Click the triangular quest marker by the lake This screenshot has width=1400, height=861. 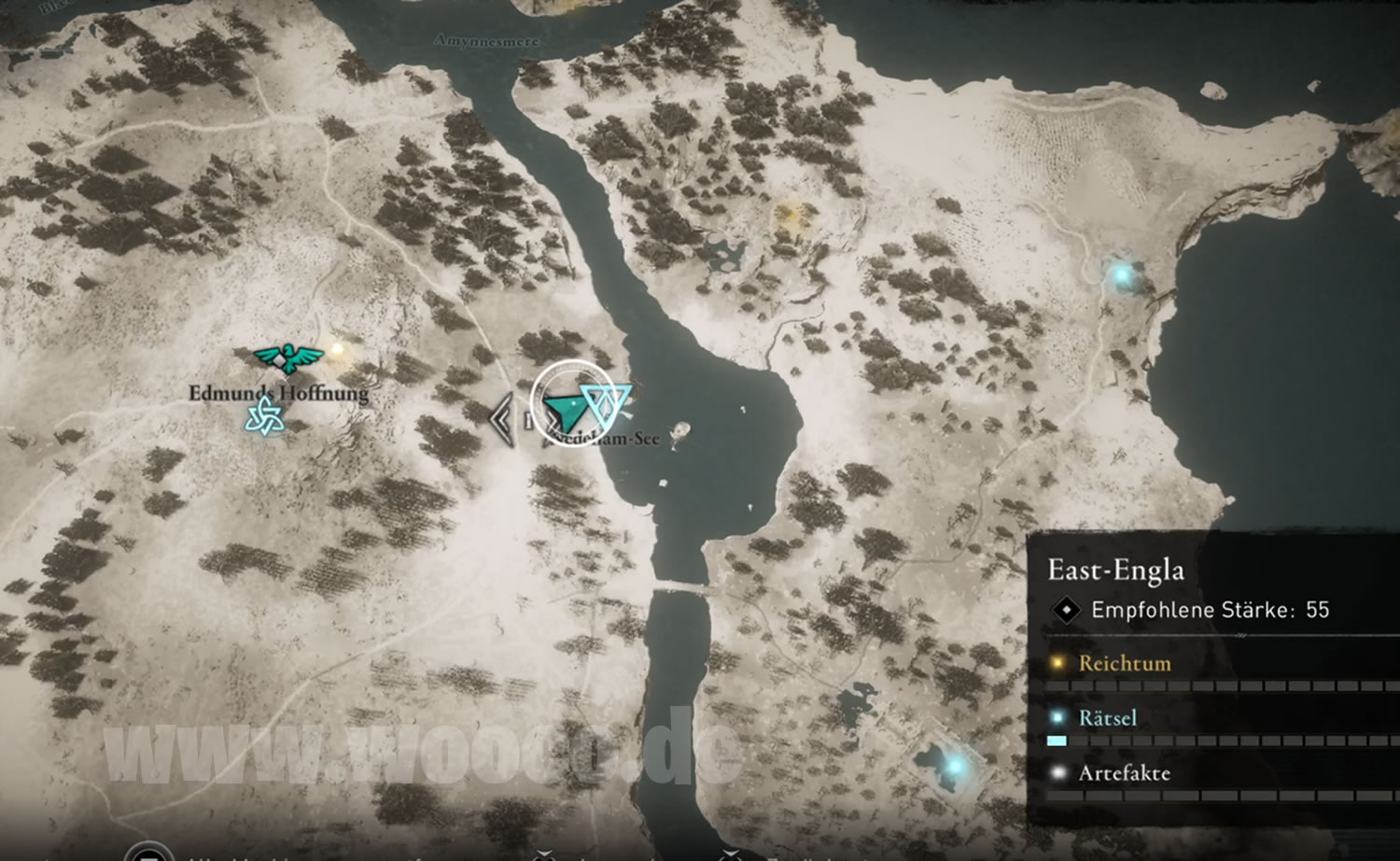pyautogui.click(x=606, y=402)
